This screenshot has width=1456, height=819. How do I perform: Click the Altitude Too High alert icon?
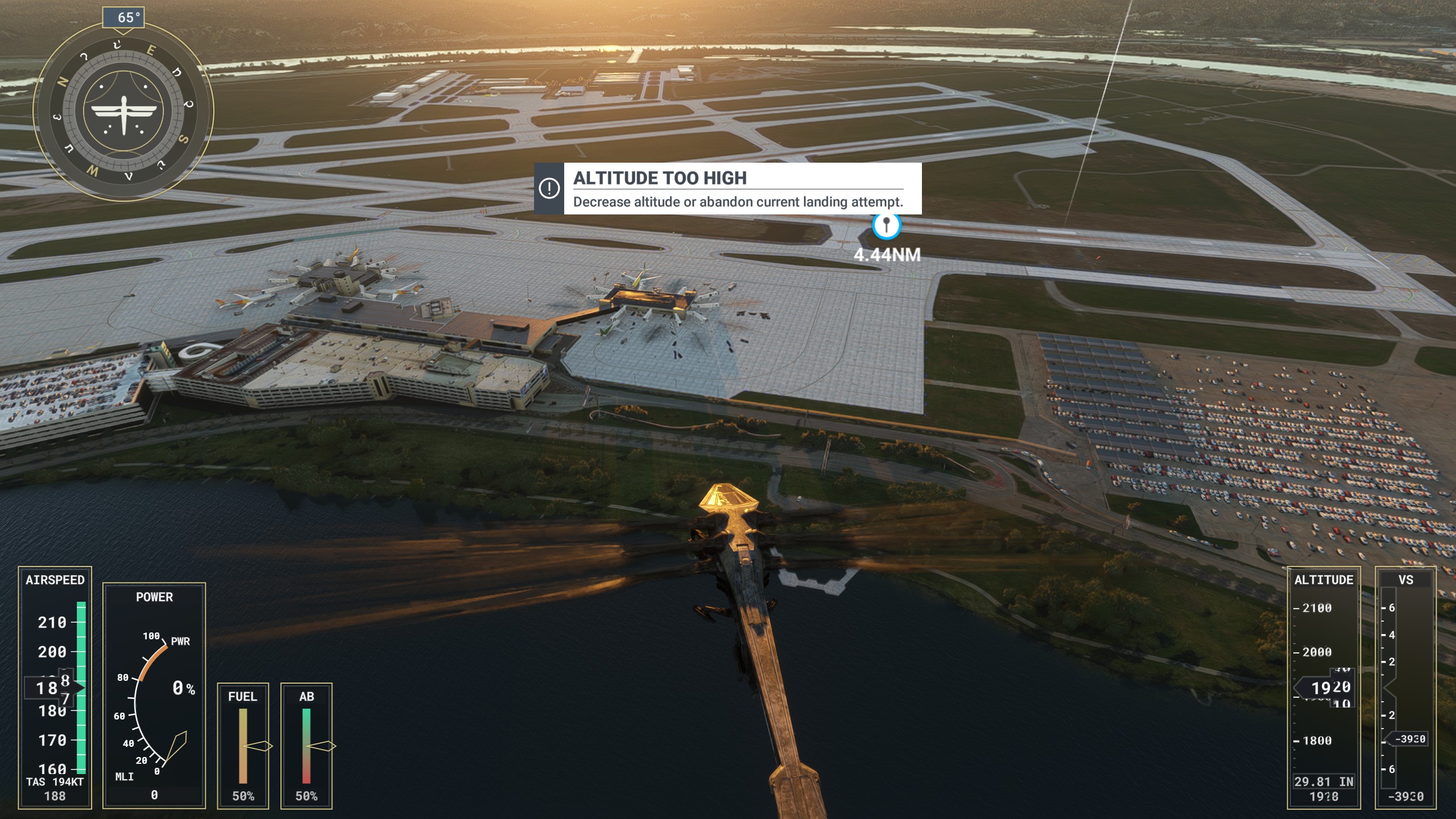[x=549, y=189]
